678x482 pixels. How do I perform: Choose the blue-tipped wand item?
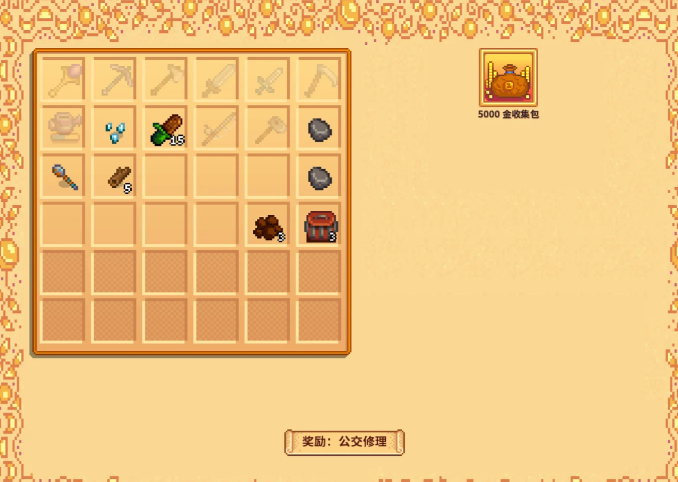(x=66, y=178)
